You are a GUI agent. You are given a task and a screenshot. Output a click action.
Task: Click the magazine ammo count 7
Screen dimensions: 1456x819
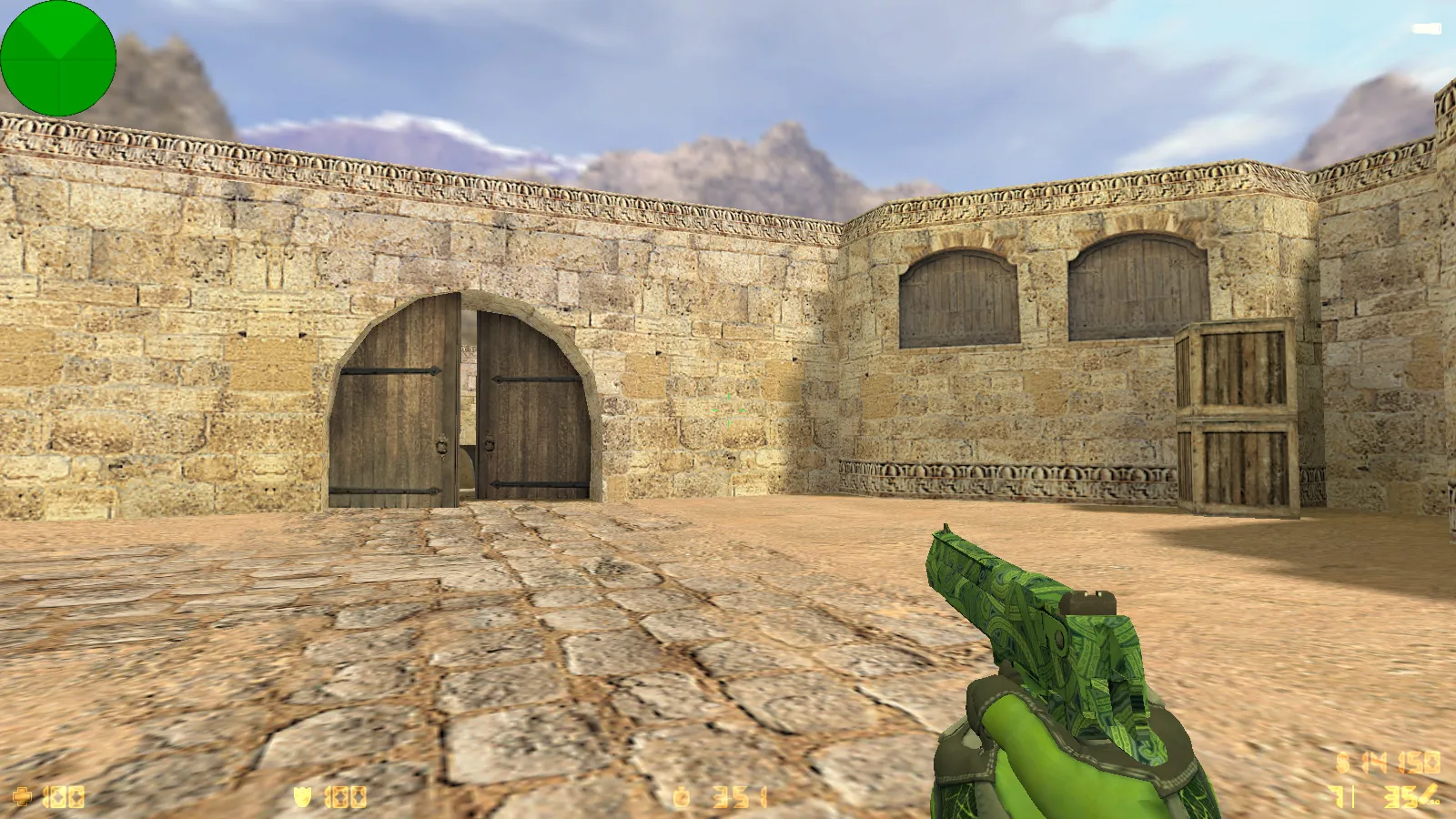tap(1339, 796)
